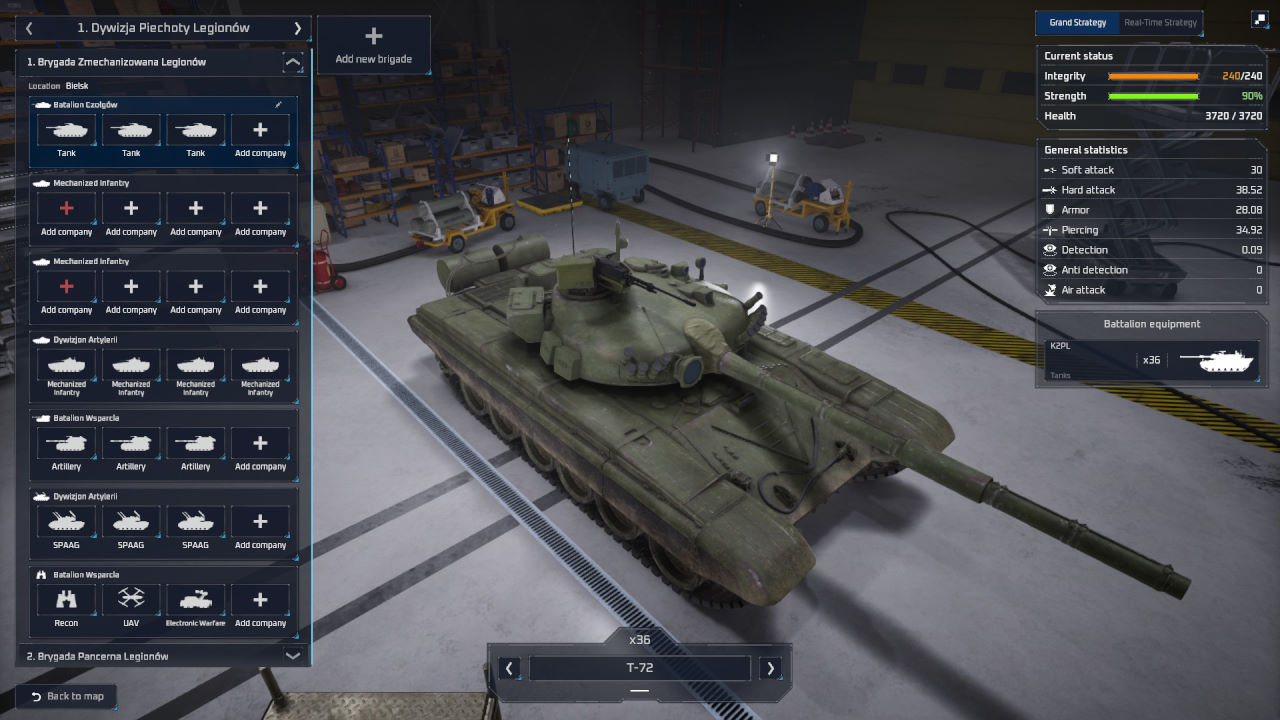The image size is (1280, 720).
Task: Show the next tank model after T-72
Action: tap(770, 668)
